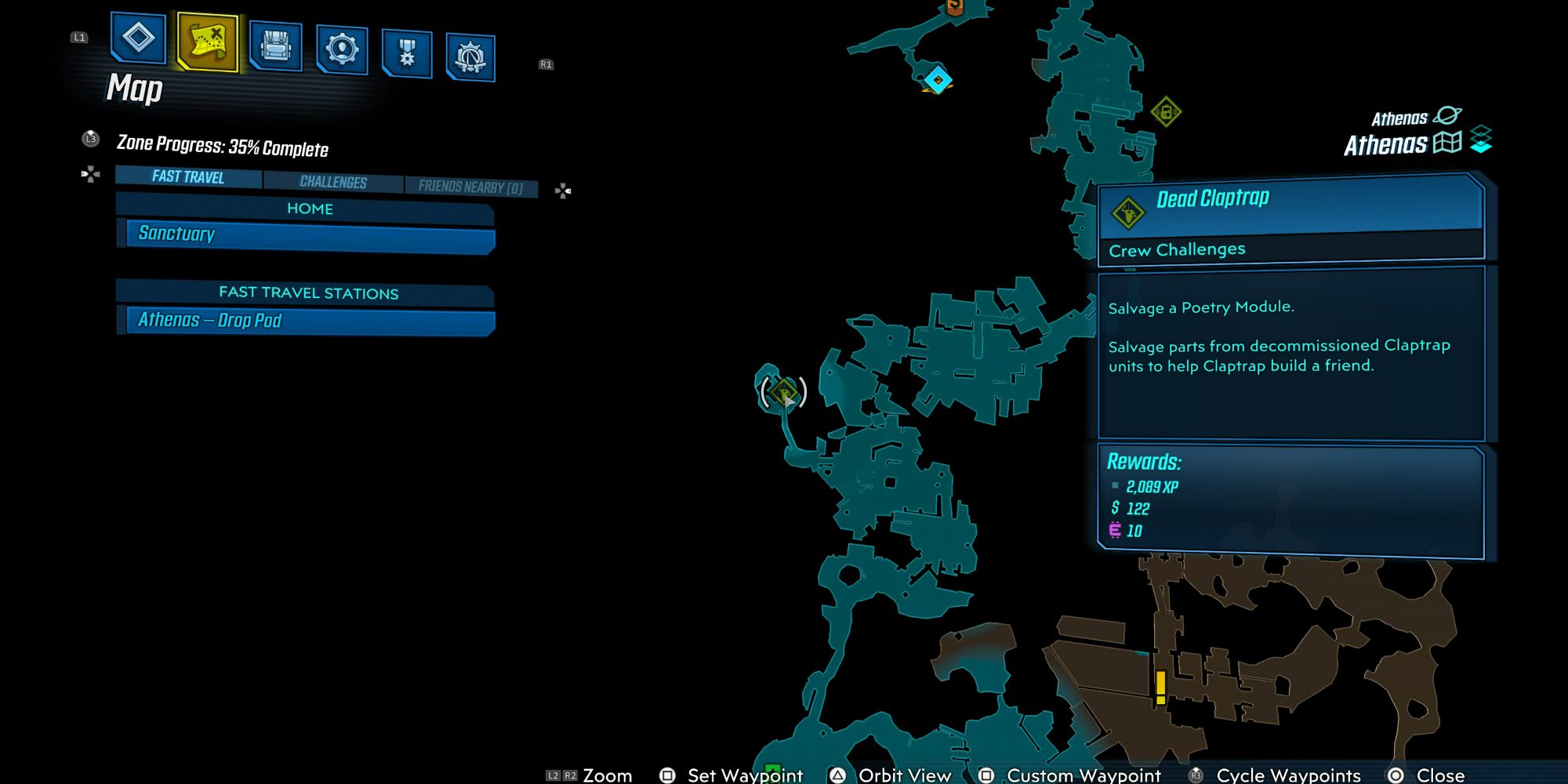Image resolution: width=1568 pixels, height=784 pixels.
Task: Select the Fast Travel sub-tab
Action: 188,177
